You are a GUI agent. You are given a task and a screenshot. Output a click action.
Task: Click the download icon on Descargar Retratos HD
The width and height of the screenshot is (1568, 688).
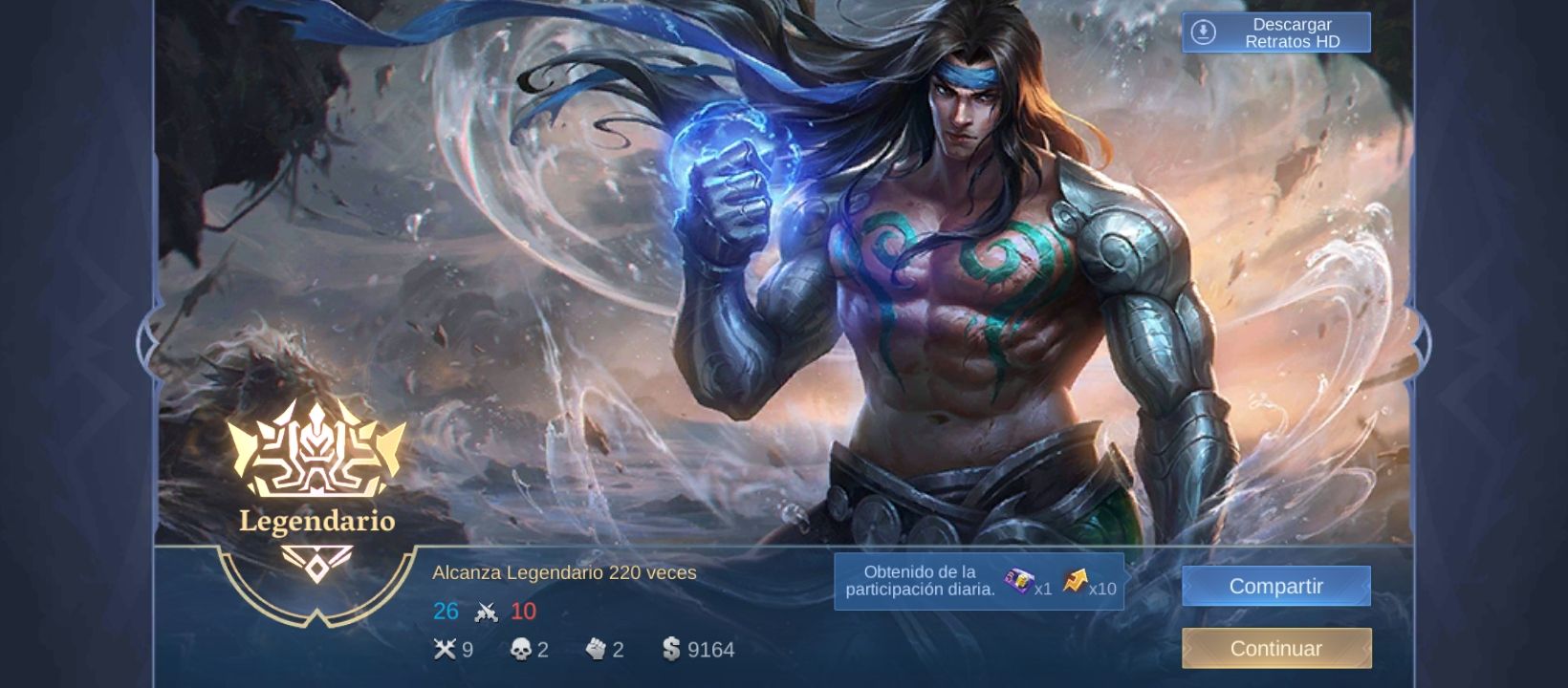click(x=1203, y=32)
